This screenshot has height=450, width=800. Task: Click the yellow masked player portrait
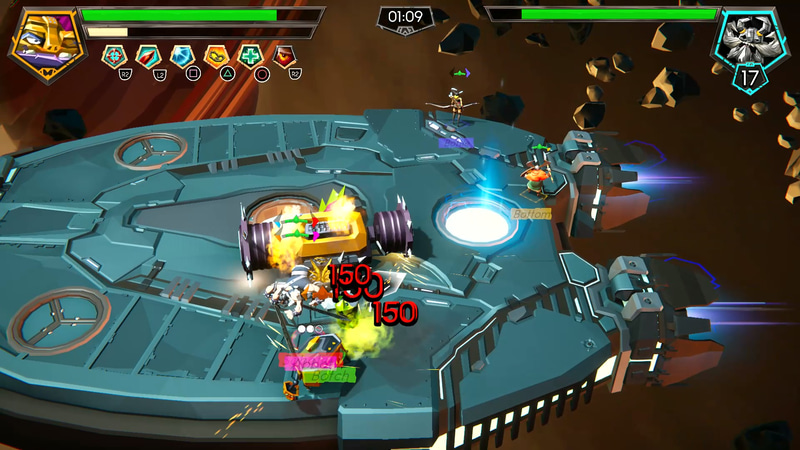coord(44,41)
